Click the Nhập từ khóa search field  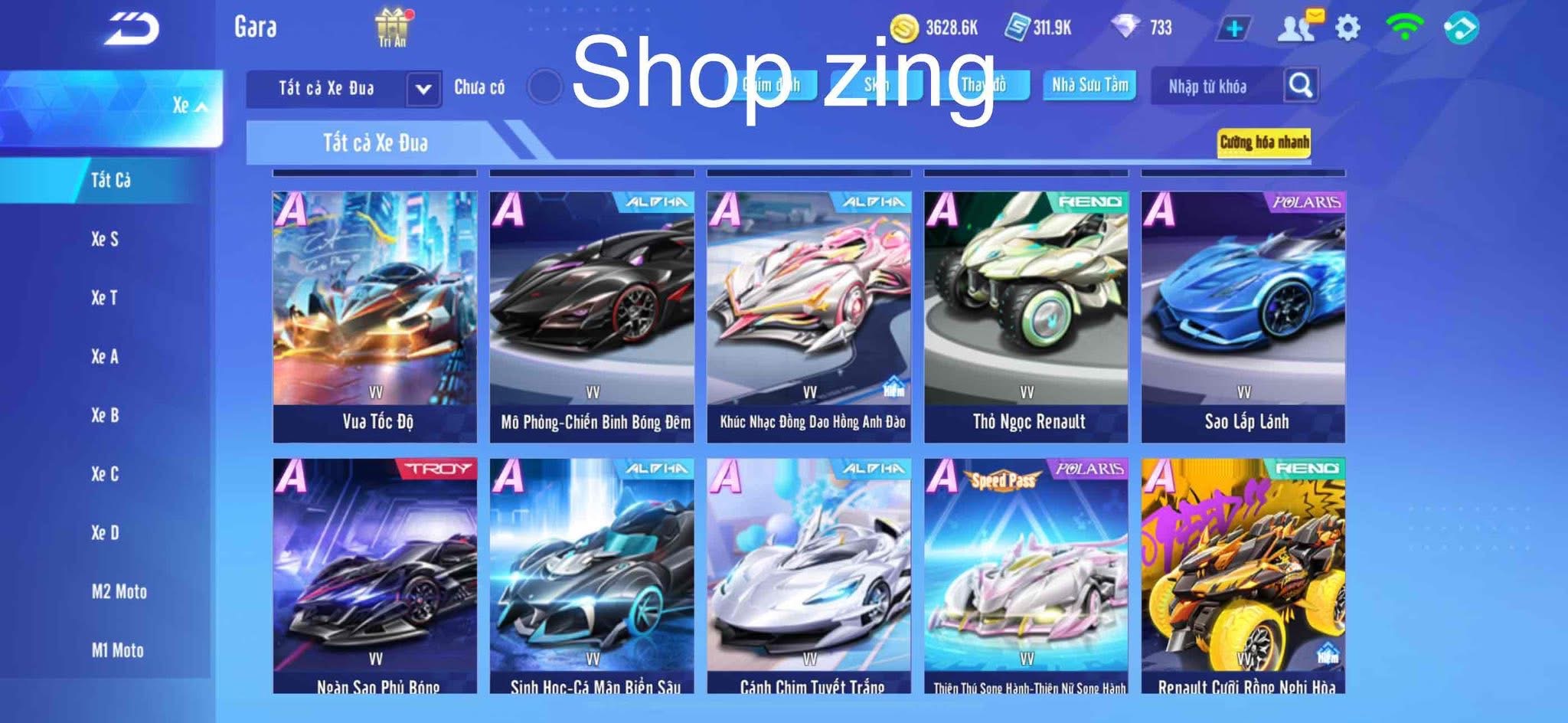click(1210, 87)
